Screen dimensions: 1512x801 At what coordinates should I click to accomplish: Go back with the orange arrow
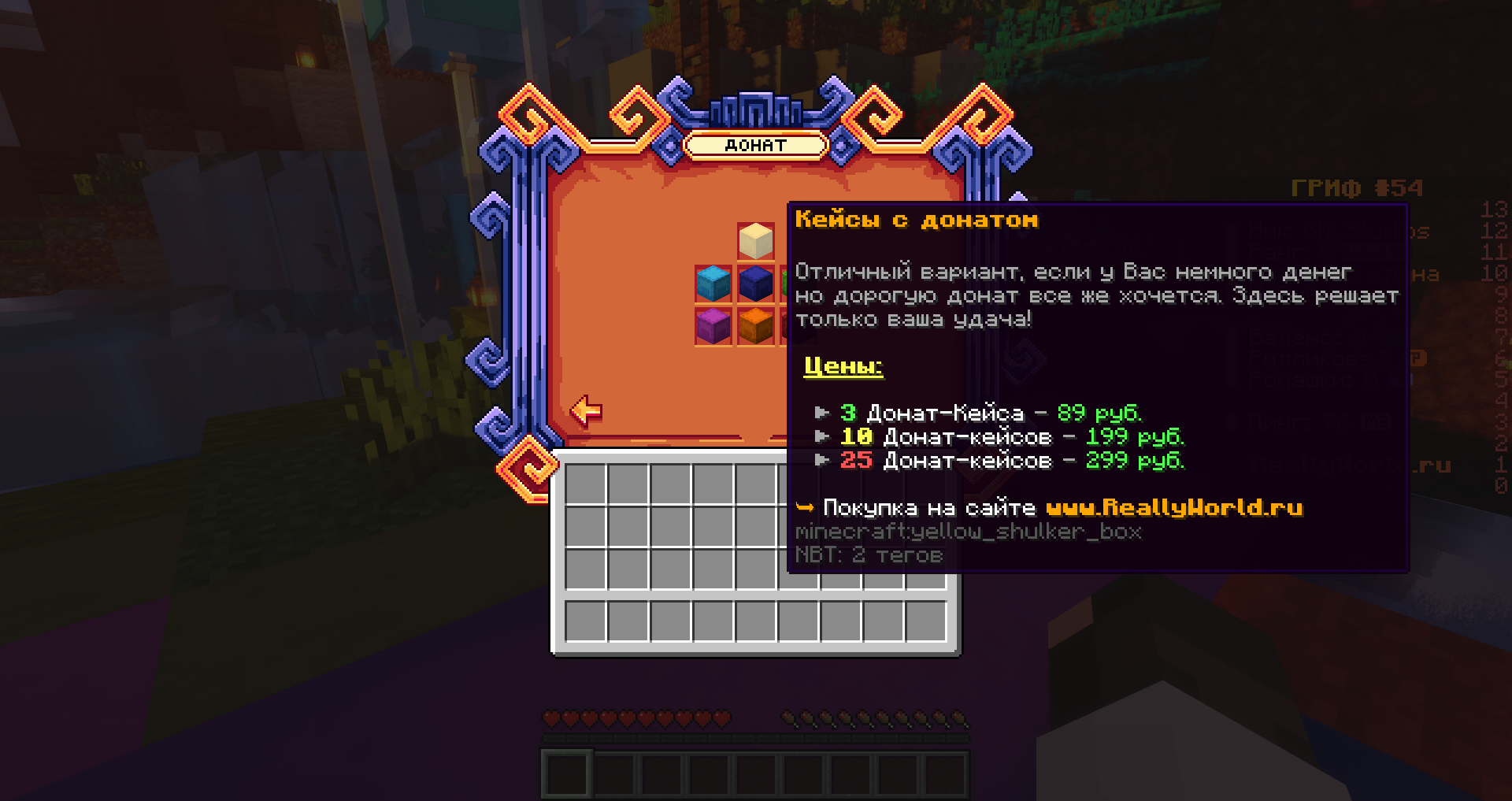pyautogui.click(x=586, y=410)
